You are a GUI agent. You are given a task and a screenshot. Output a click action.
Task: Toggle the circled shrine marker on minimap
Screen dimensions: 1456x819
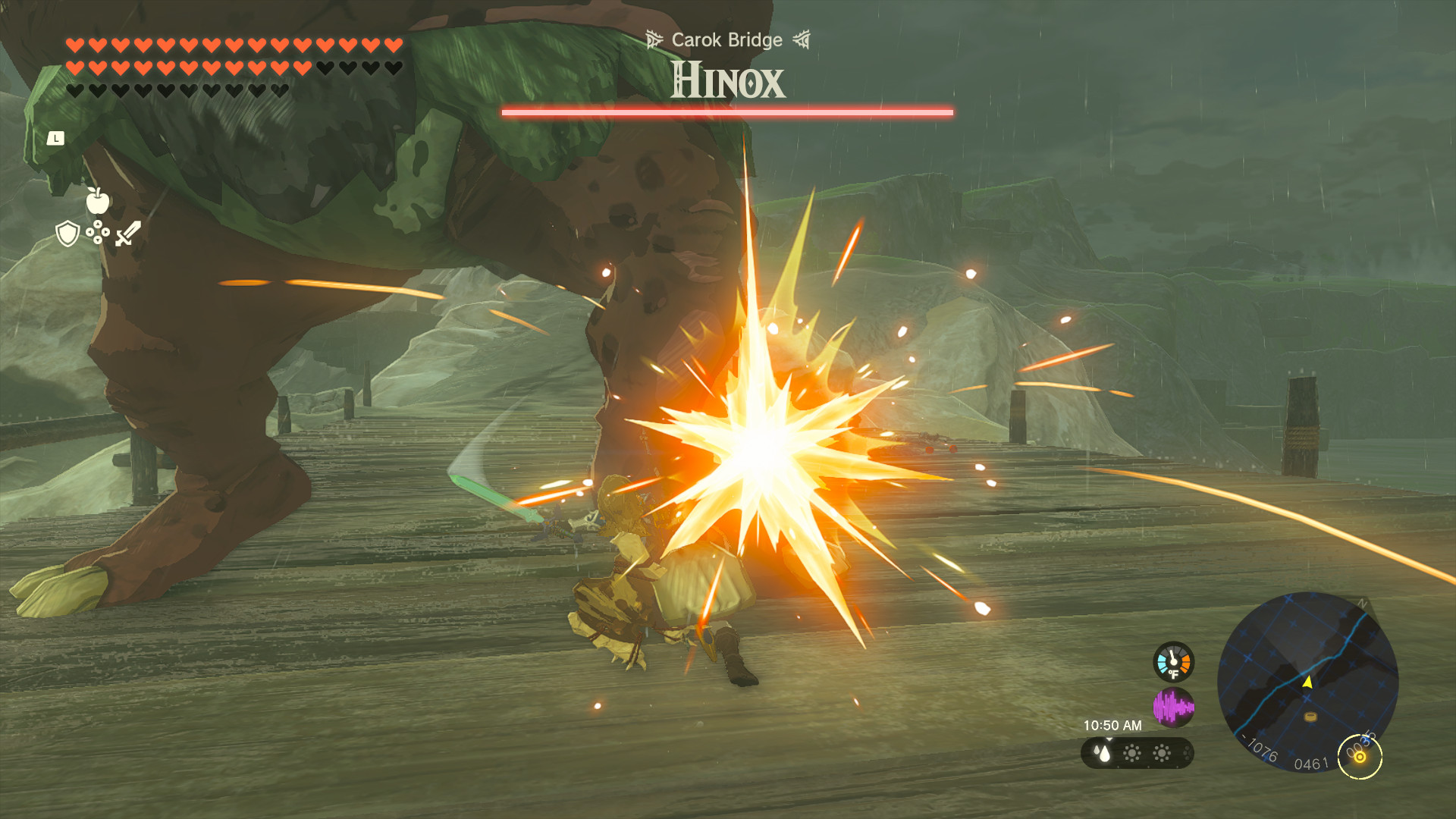coord(1360,757)
